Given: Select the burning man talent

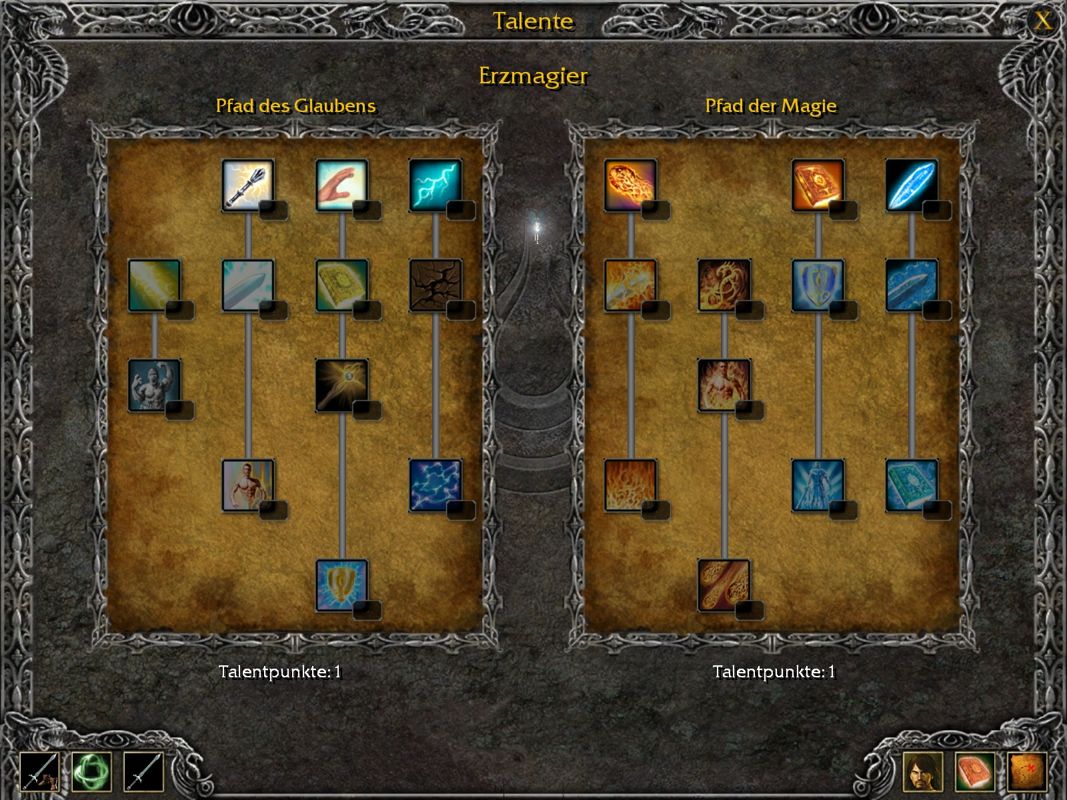Looking at the screenshot, I should pos(724,385).
